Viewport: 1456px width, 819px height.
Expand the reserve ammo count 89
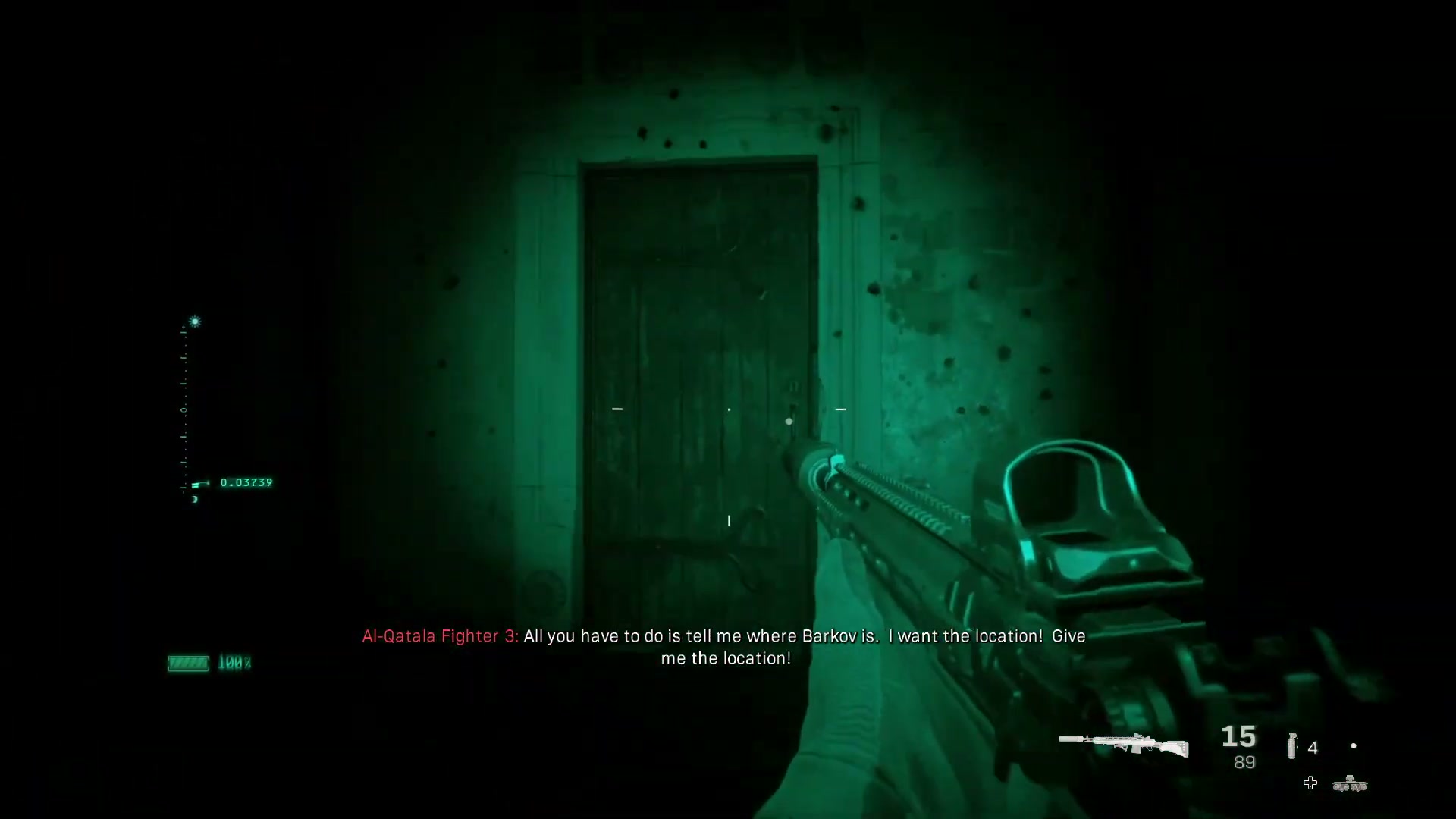(1245, 761)
